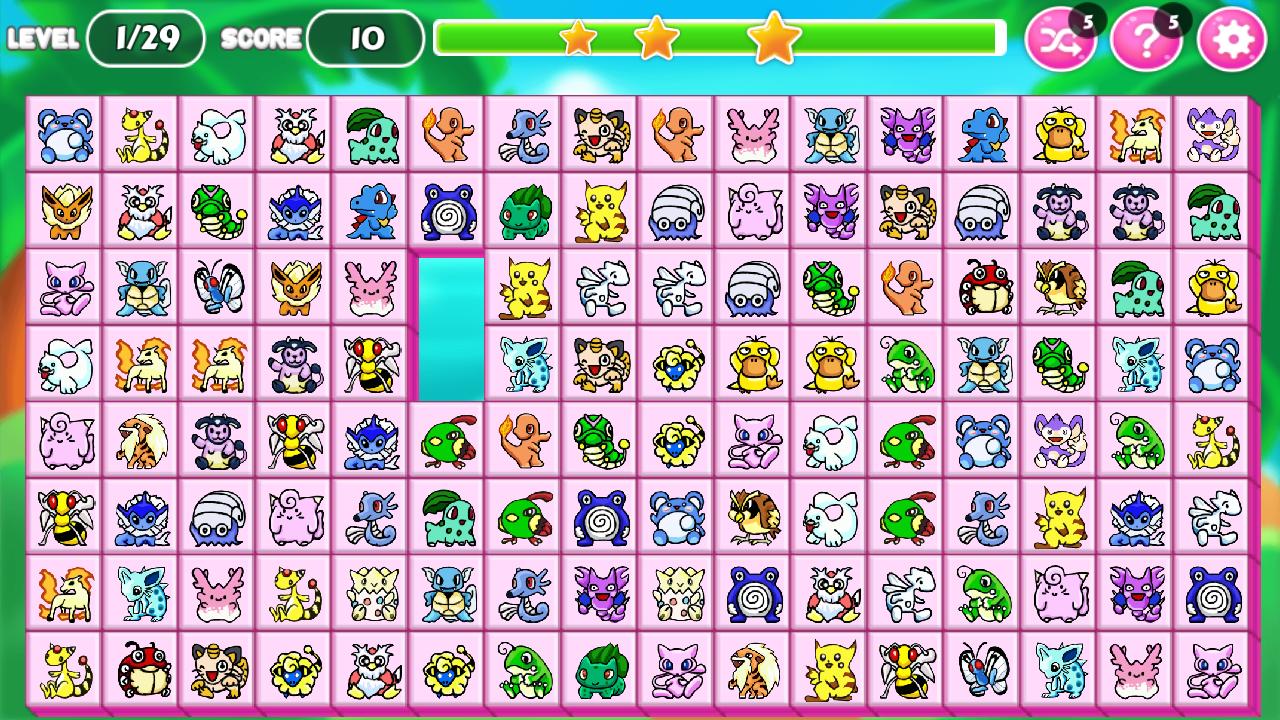
Task: Select the Meowth tile in the top row
Action: [598, 135]
